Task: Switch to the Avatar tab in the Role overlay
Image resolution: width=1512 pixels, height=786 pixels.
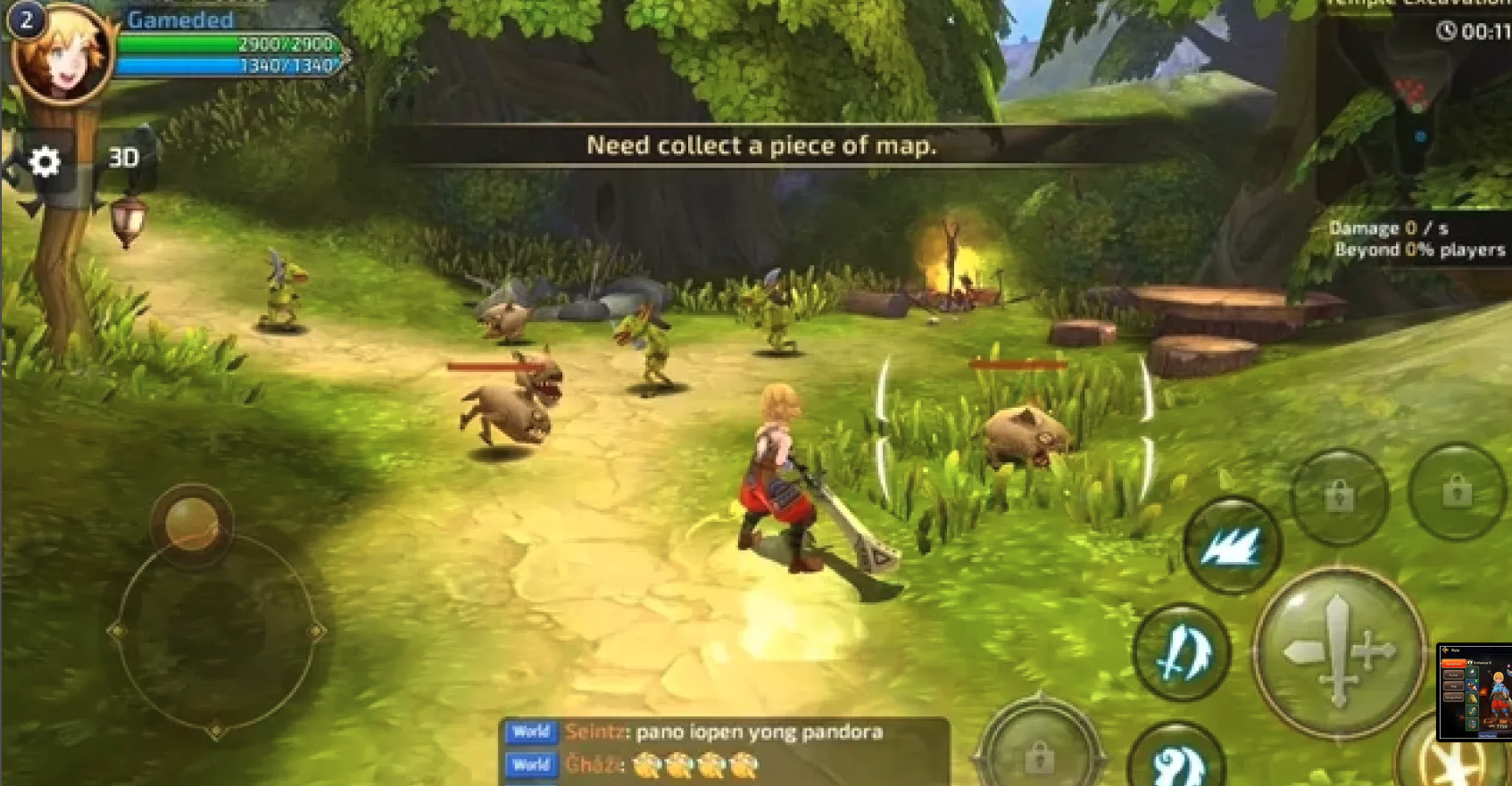Action: (x=1453, y=674)
